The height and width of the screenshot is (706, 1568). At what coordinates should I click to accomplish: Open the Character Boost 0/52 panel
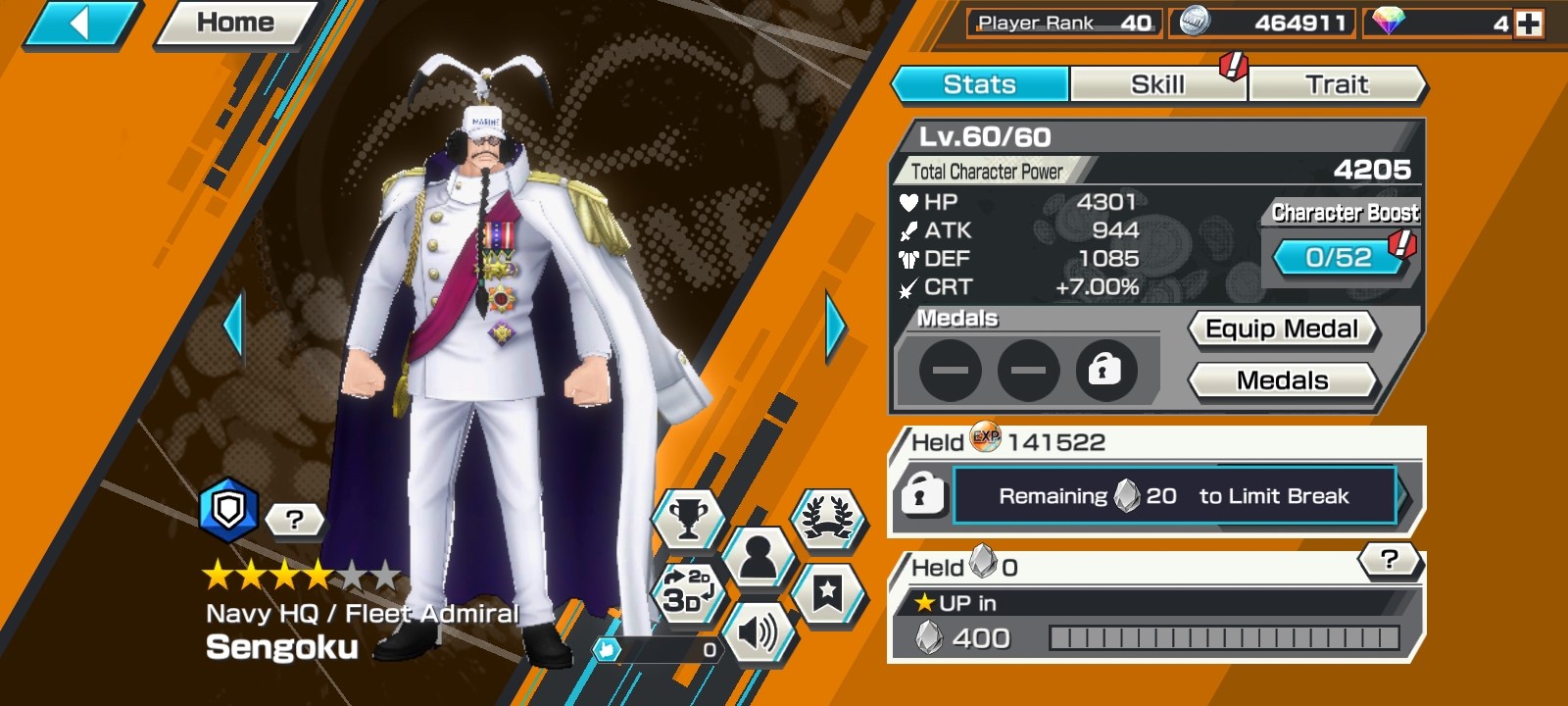pos(1339,258)
